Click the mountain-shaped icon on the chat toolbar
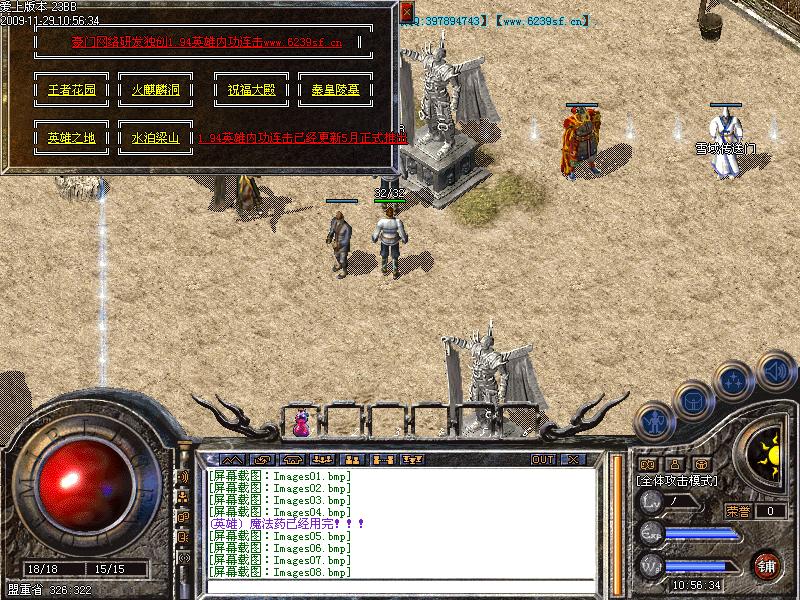The width and height of the screenshot is (800, 600). click(233, 459)
